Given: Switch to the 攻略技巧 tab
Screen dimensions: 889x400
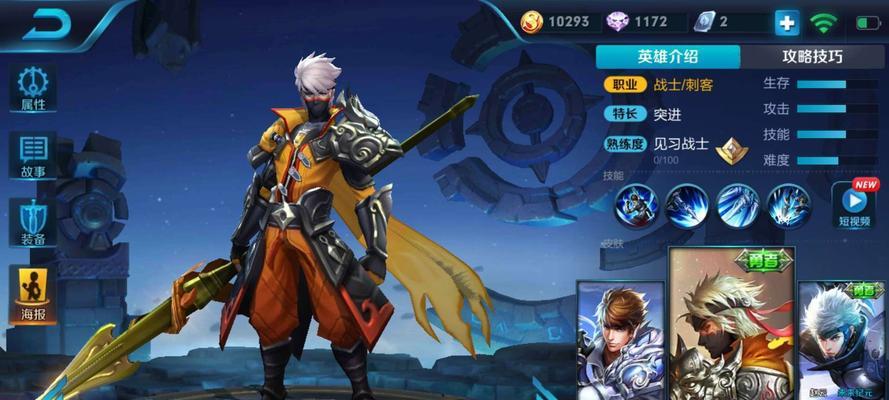Looking at the screenshot, I should (x=814, y=56).
